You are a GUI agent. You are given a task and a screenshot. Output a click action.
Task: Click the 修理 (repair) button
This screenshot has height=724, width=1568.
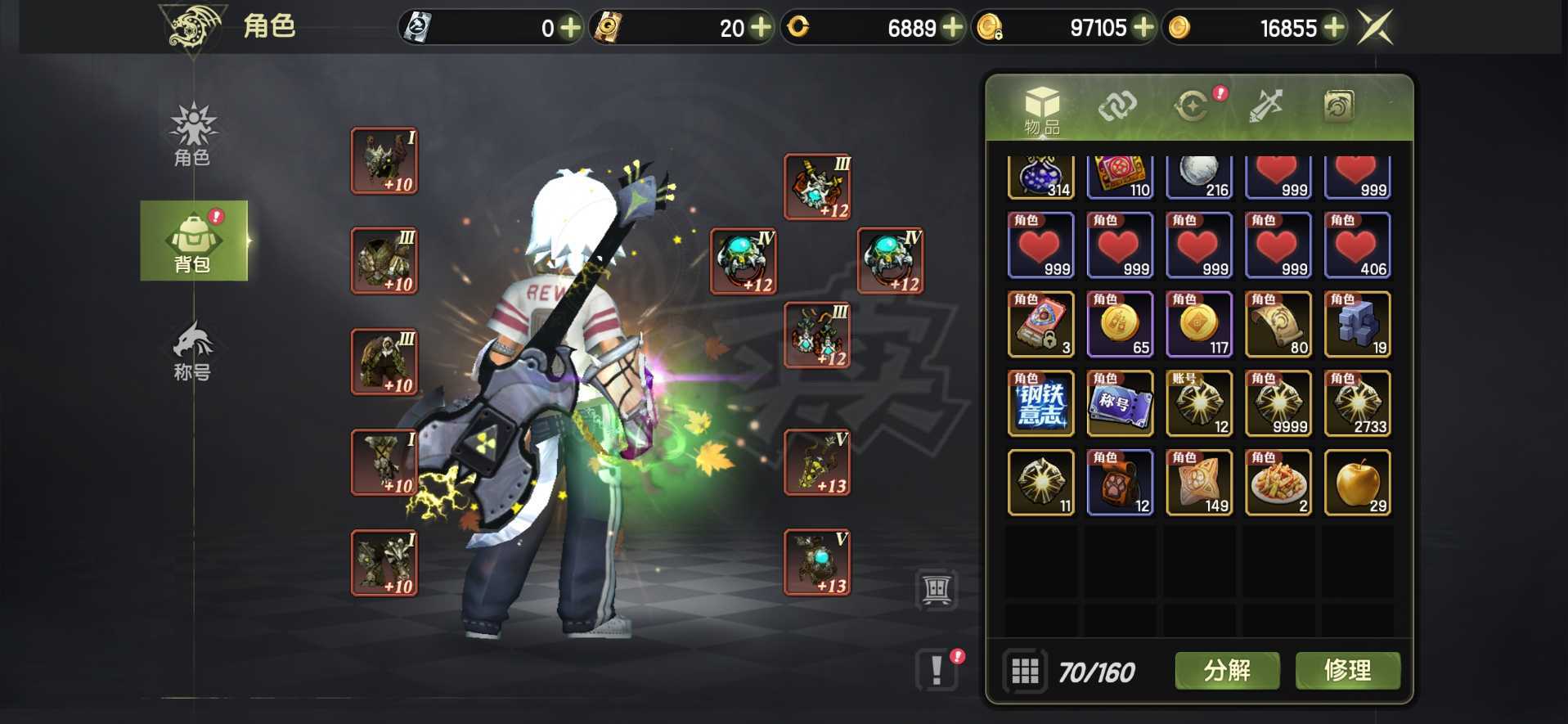1347,671
